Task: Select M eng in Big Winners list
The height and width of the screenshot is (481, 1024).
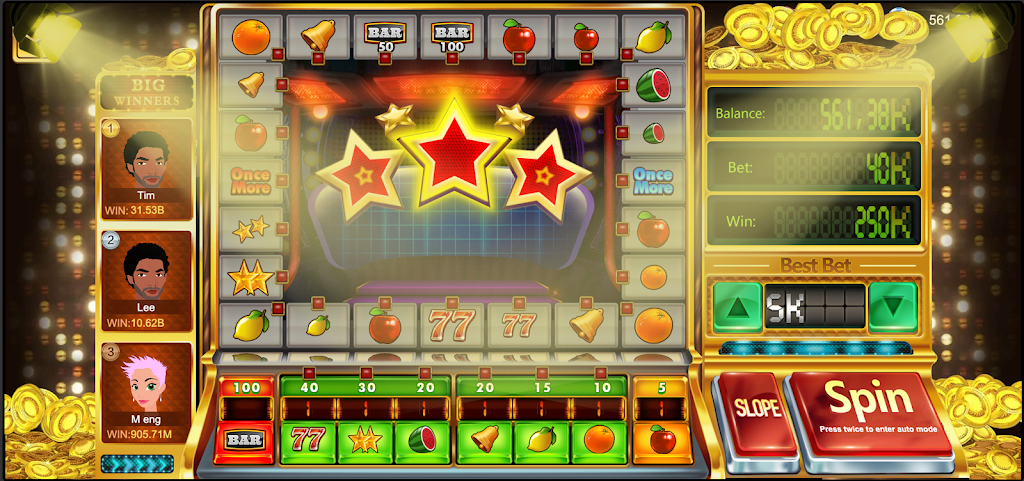Action: (x=147, y=393)
